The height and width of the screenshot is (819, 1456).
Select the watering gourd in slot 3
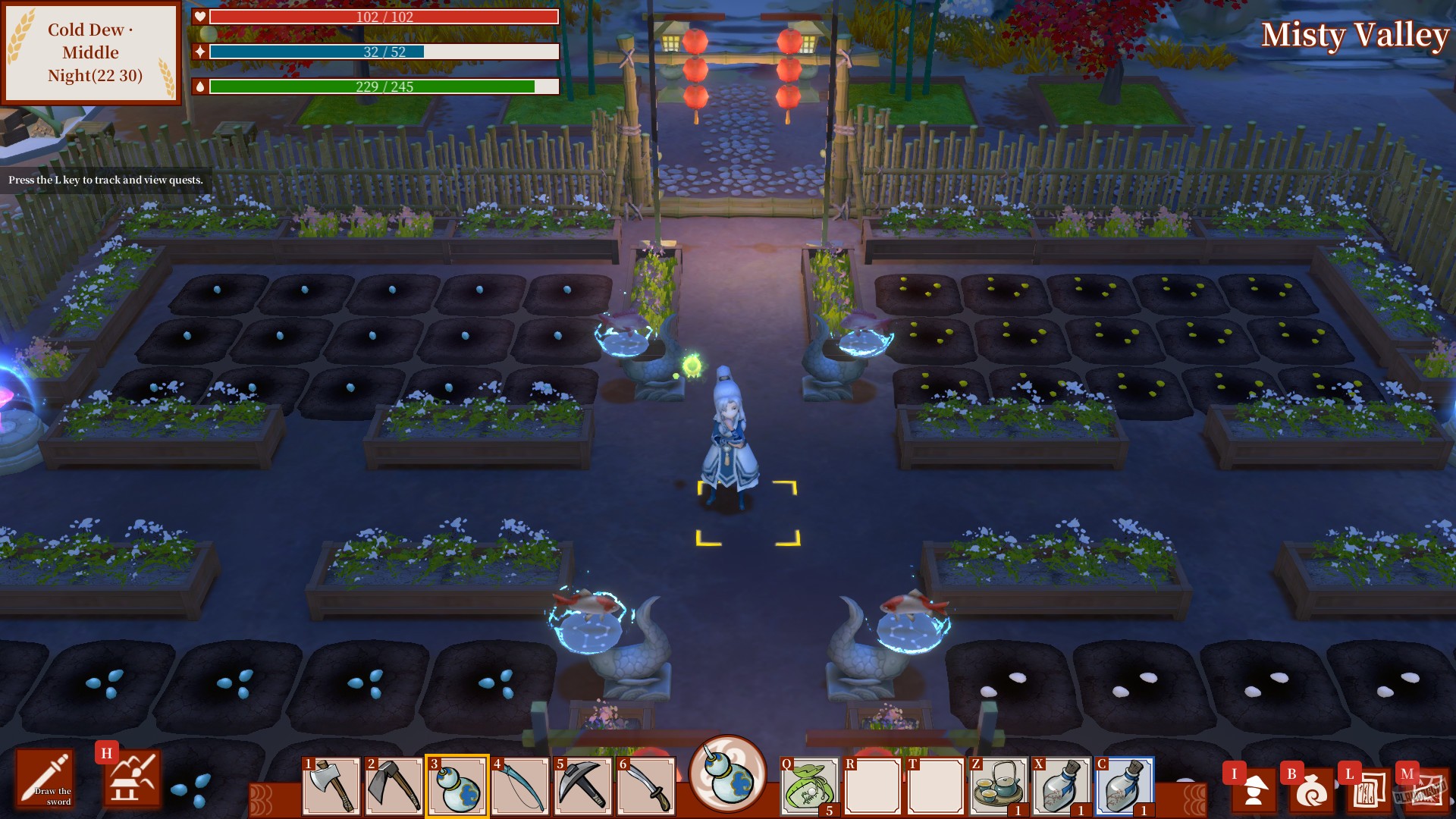459,790
